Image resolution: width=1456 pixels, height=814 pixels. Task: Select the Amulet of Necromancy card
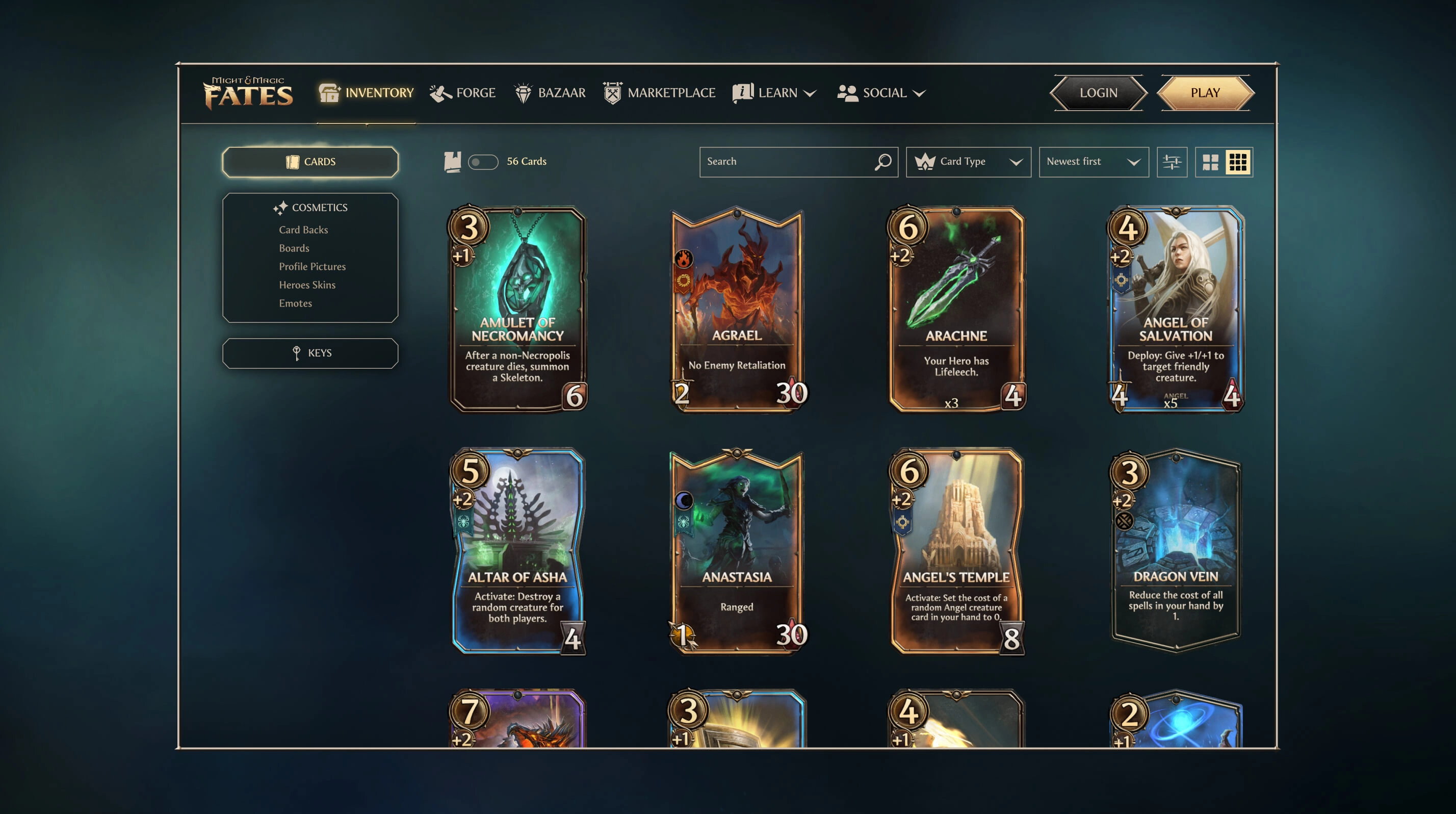click(x=517, y=309)
